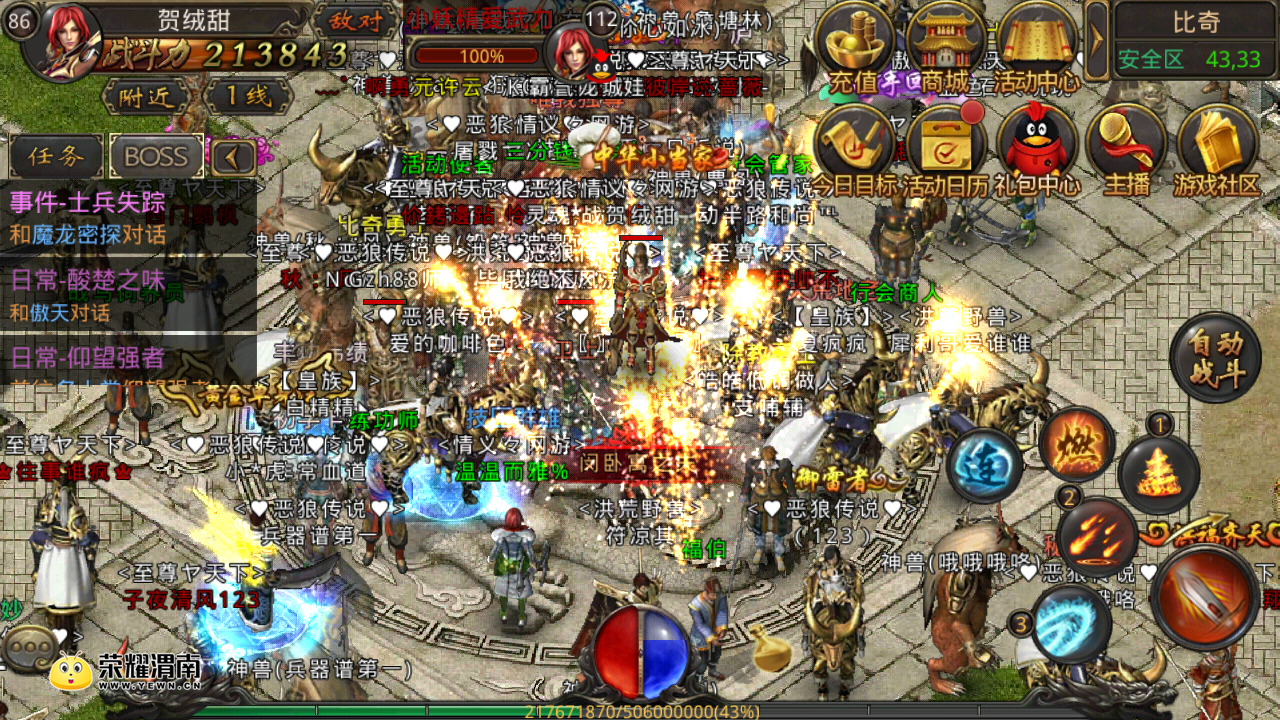Open the 主播 streamer microphone icon
1280x720 pixels.
pyautogui.click(x=1125, y=150)
